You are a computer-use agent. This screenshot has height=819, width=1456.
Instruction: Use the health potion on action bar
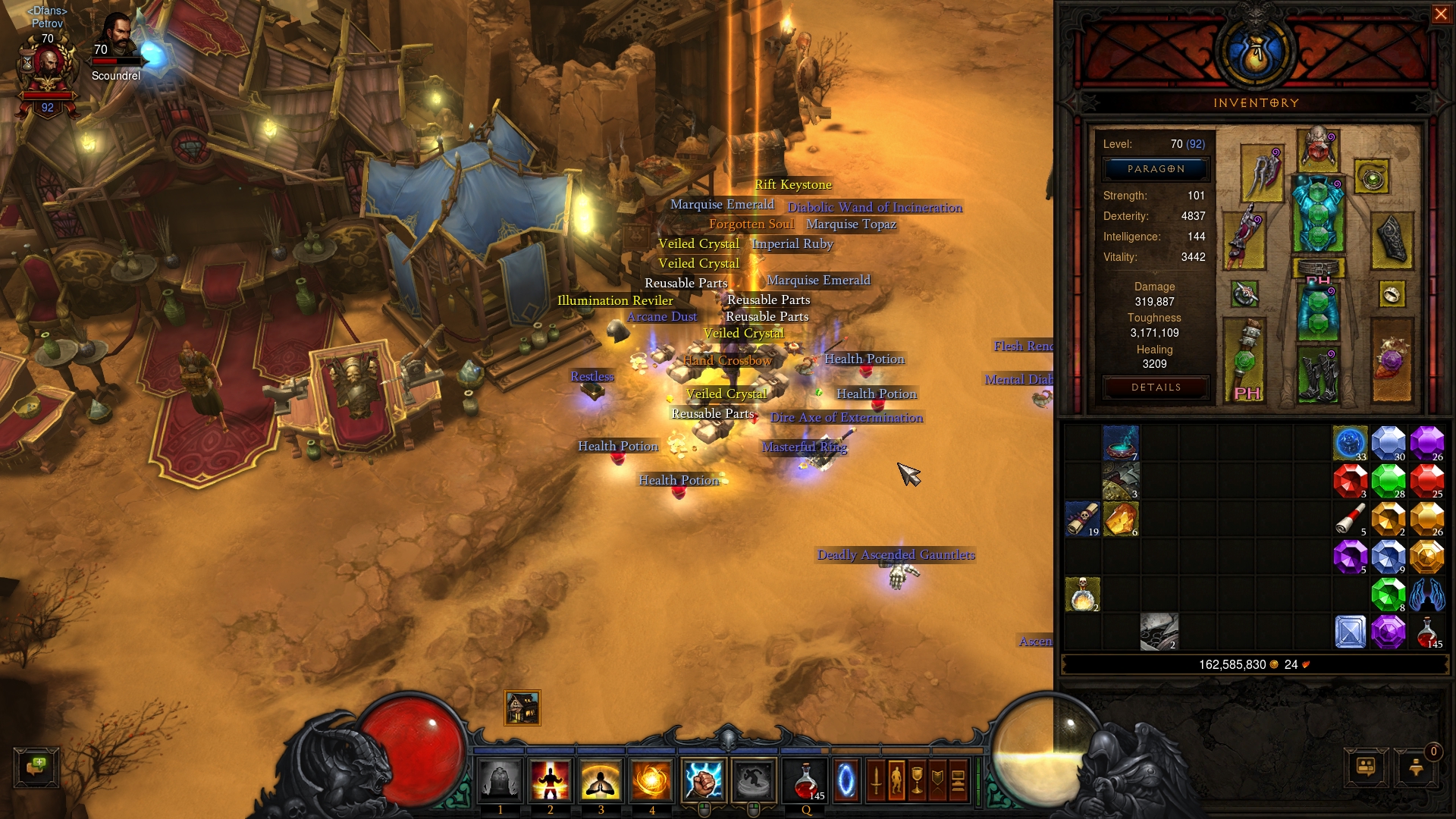pyautogui.click(x=807, y=780)
